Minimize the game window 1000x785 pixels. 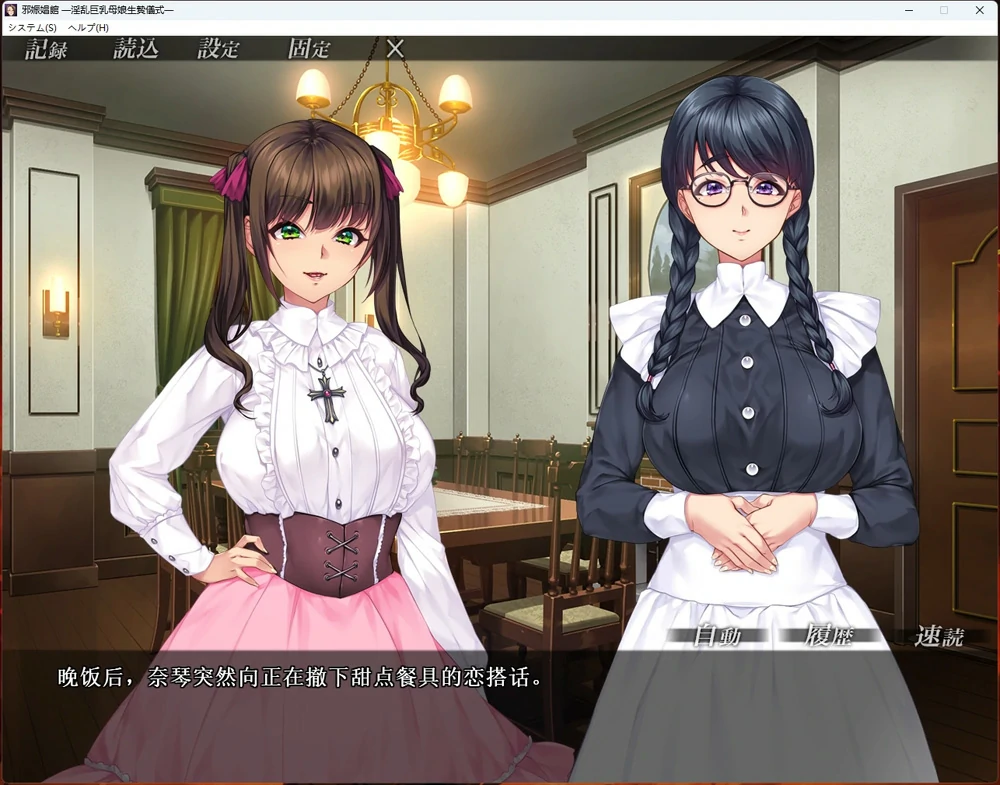pyautogui.click(x=908, y=10)
